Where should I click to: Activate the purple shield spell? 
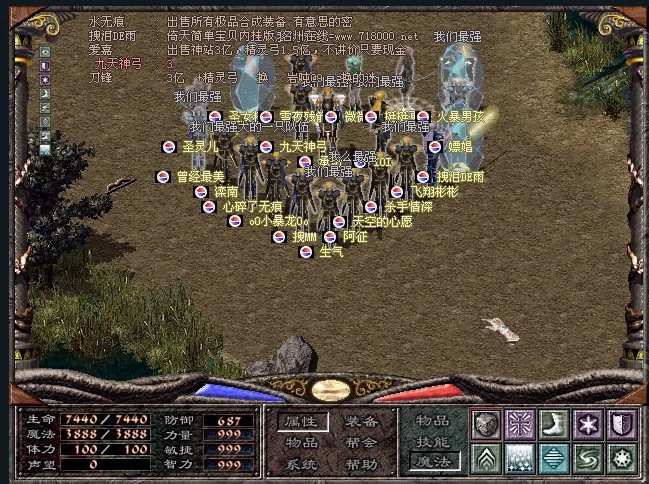(x=622, y=424)
